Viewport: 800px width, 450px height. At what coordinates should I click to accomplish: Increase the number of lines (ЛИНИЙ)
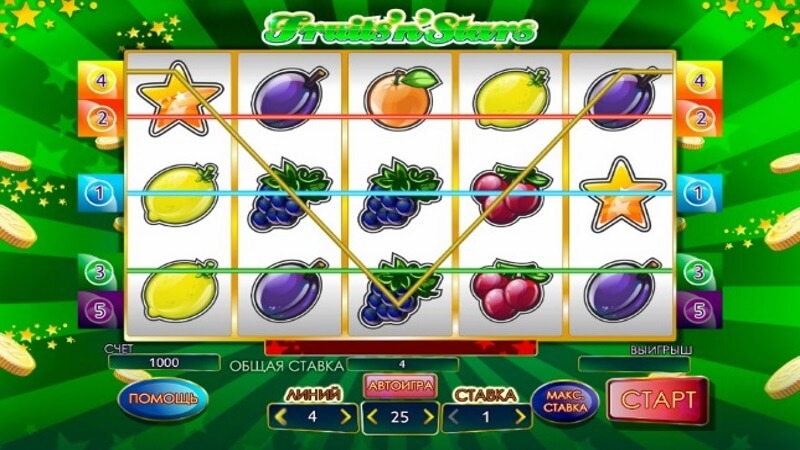point(347,417)
